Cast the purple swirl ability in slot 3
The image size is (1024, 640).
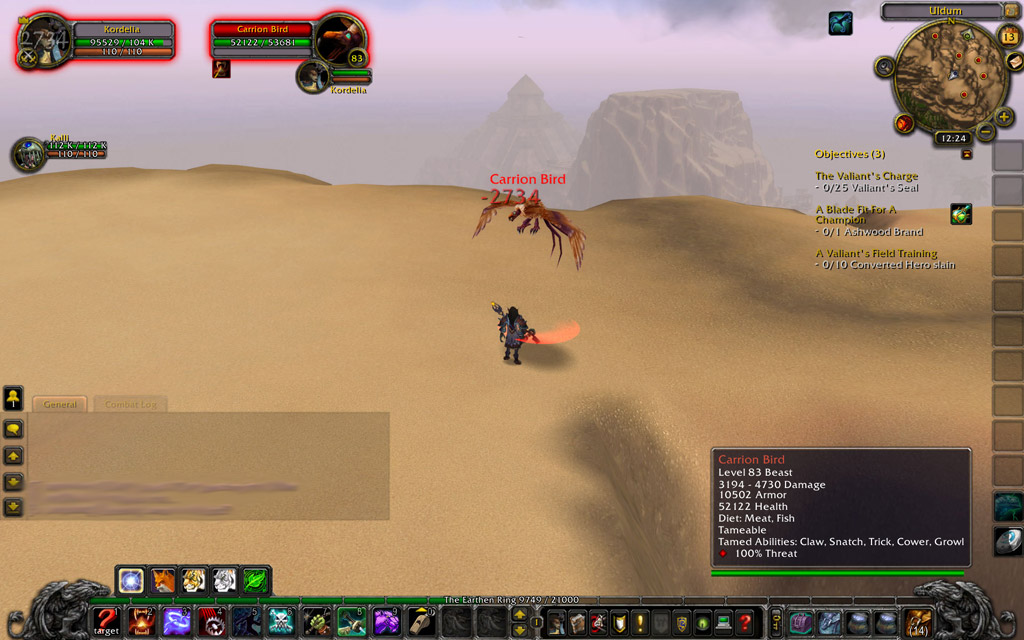(x=177, y=622)
